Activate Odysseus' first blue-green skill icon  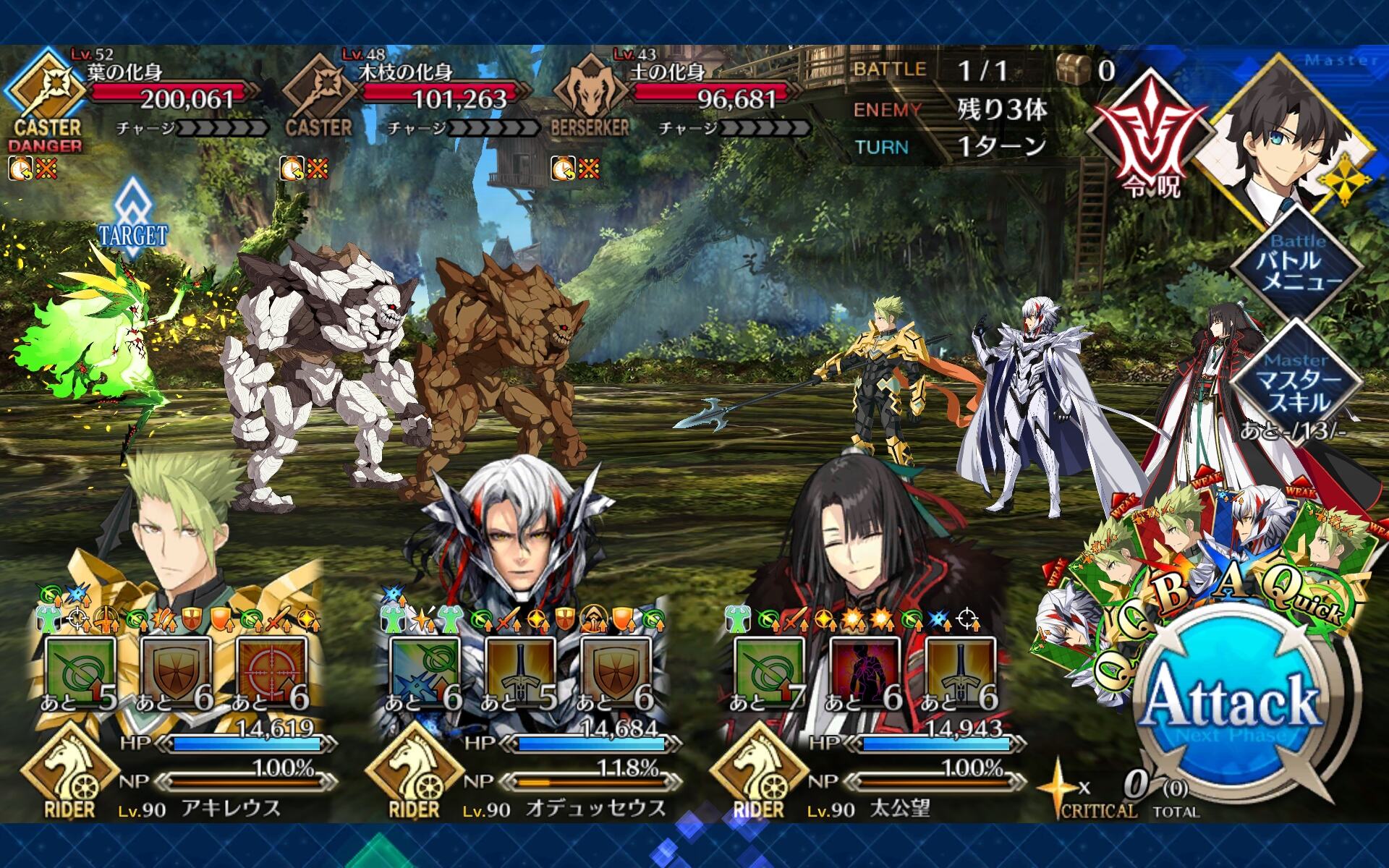[x=425, y=674]
